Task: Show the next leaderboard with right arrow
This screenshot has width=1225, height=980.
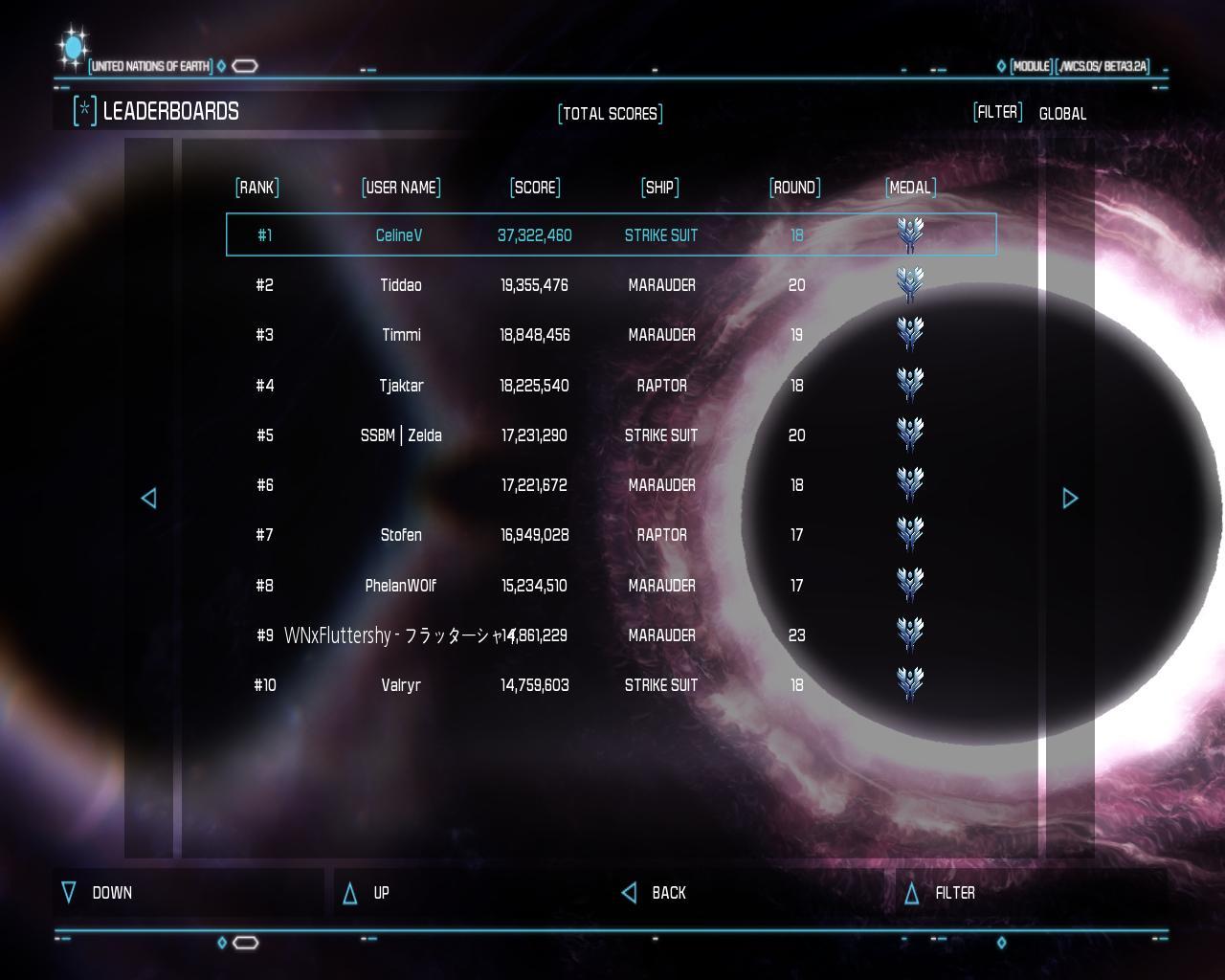Action: (1070, 498)
